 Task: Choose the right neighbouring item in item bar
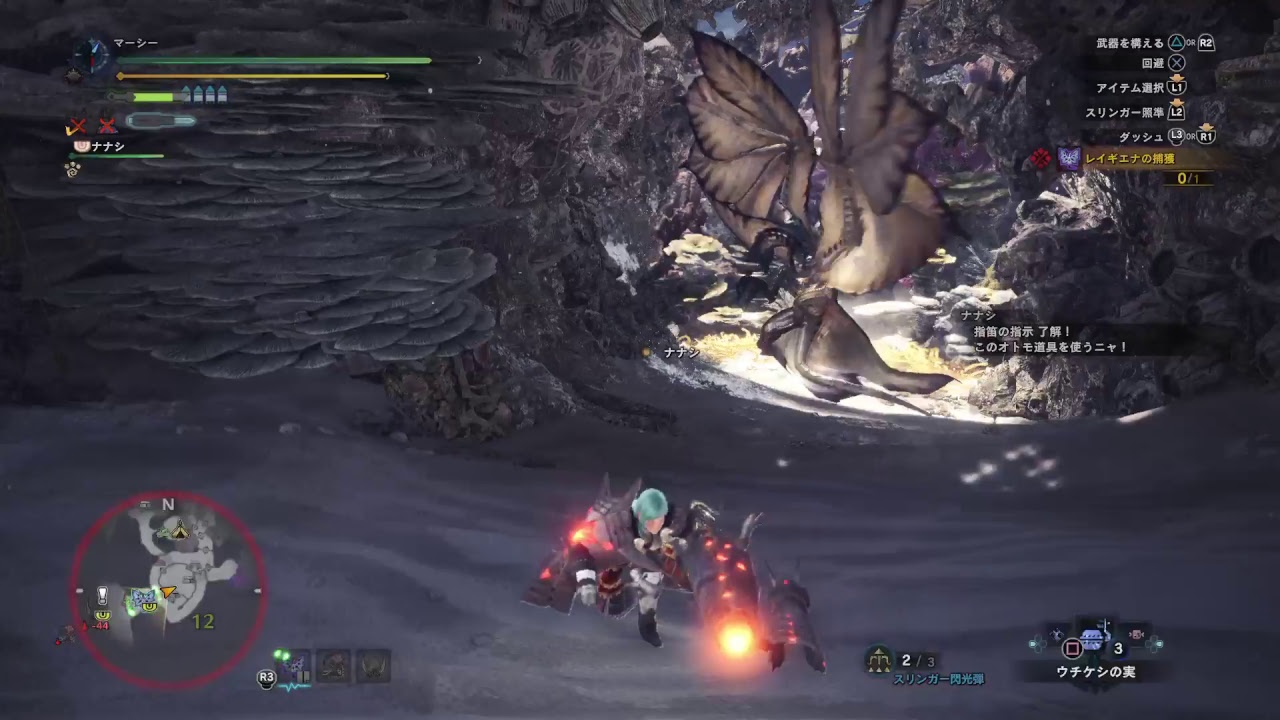[x=1137, y=636]
